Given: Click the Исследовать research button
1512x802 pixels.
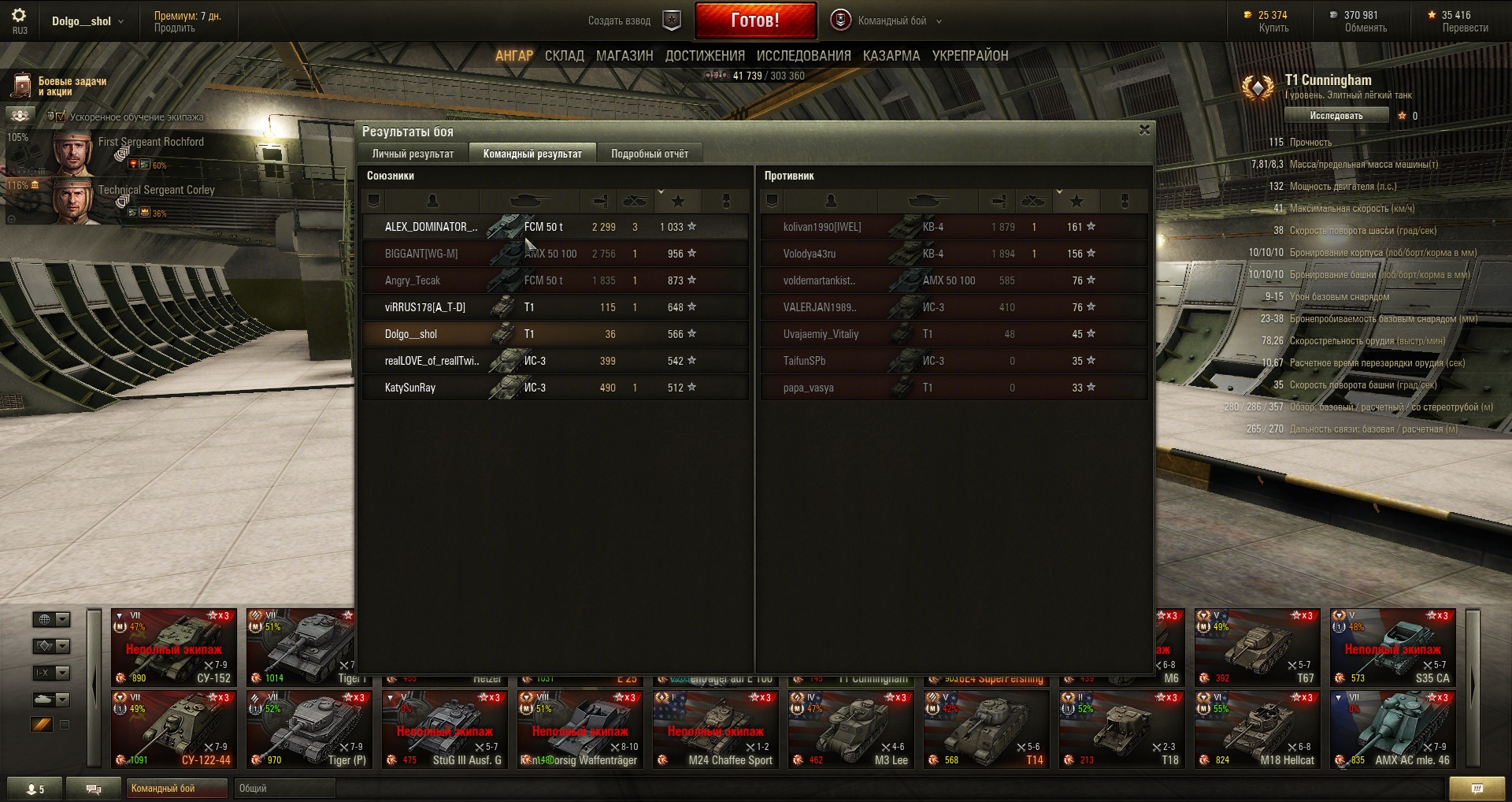Looking at the screenshot, I should tap(1336, 116).
